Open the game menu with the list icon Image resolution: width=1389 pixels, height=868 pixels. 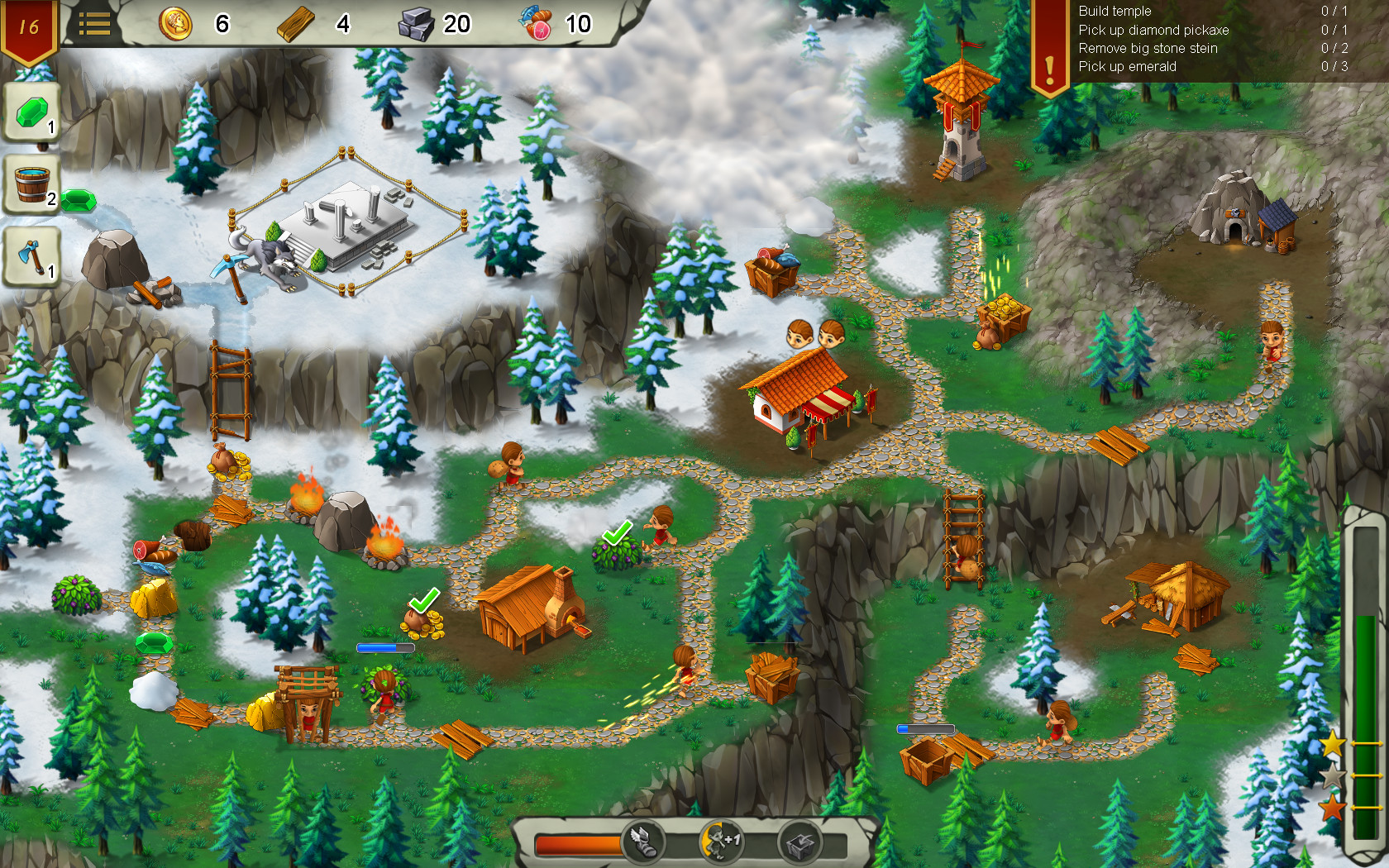(x=97, y=25)
